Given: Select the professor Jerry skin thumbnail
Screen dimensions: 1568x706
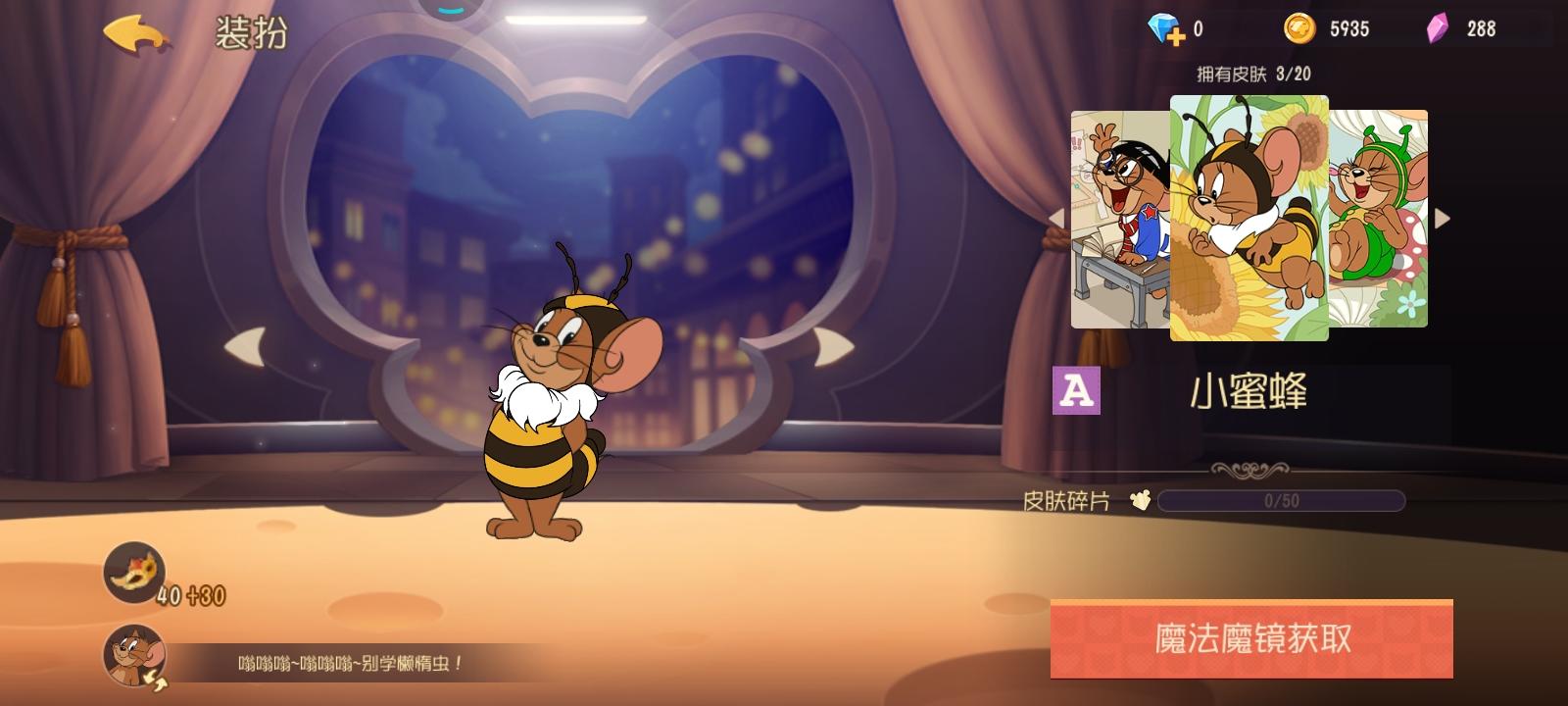Looking at the screenshot, I should pos(1117,221).
